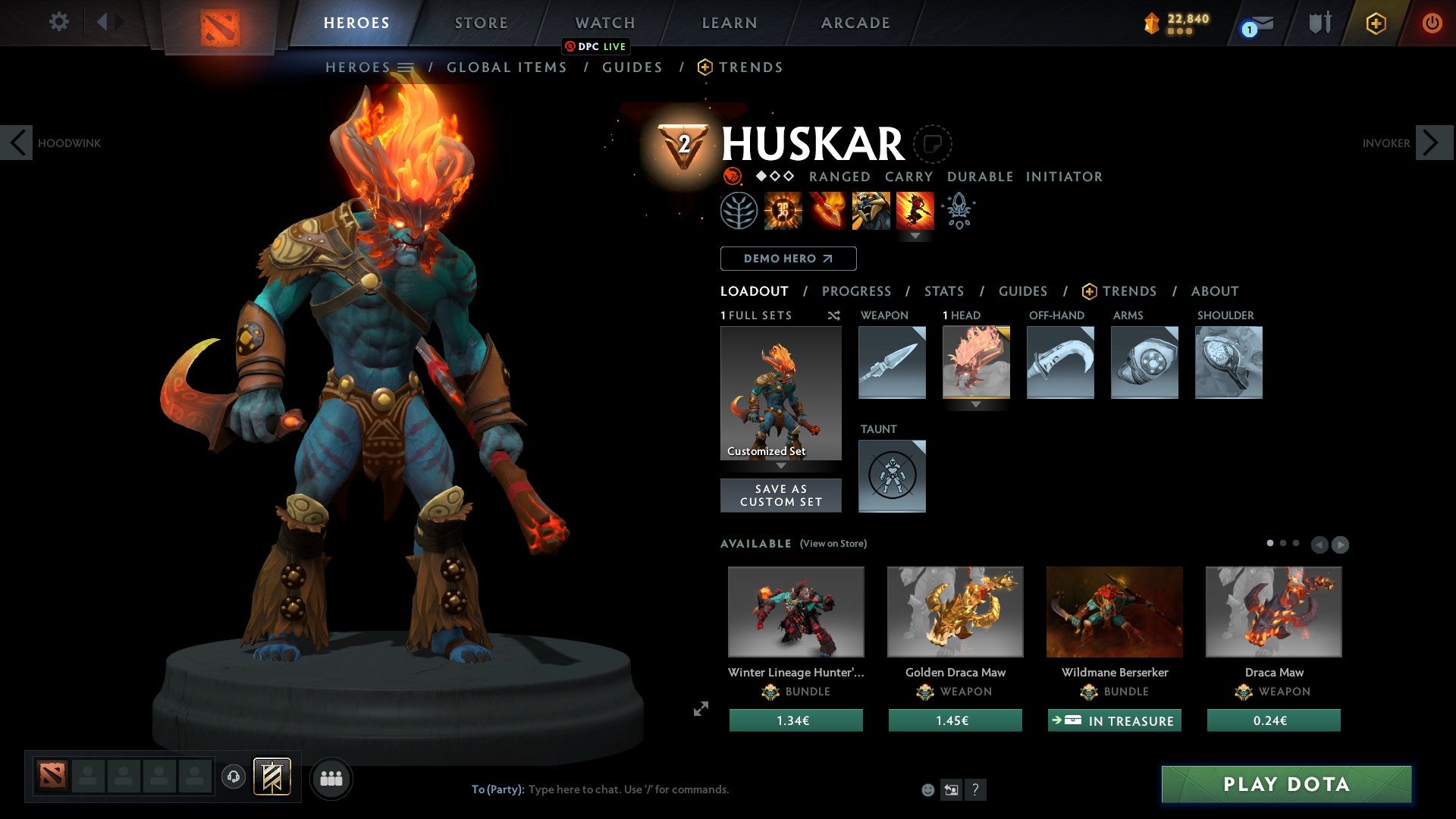Click the Life Break ability icon
This screenshot has height=819, width=1456.
click(x=916, y=210)
